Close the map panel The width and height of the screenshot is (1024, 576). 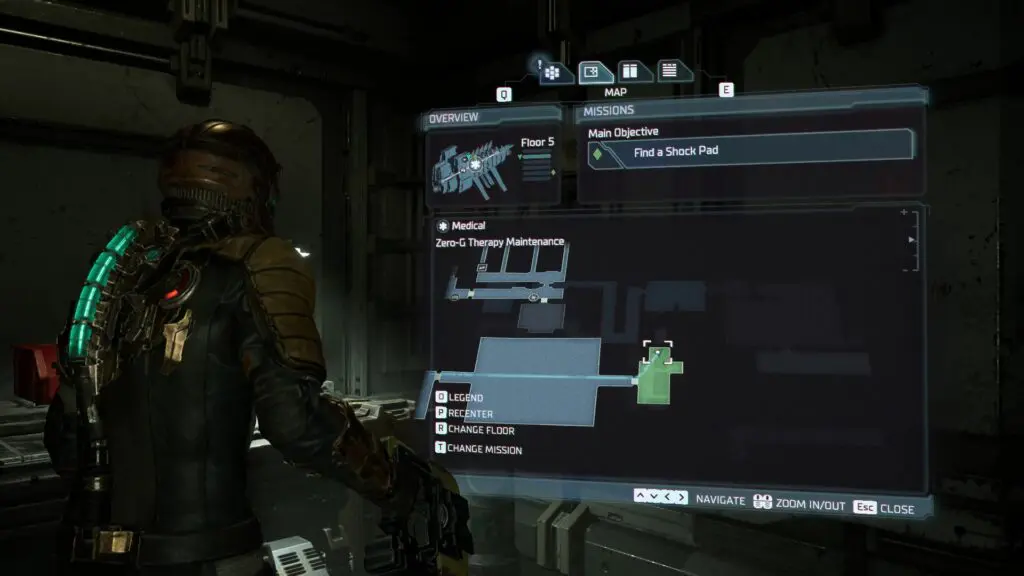click(x=884, y=508)
